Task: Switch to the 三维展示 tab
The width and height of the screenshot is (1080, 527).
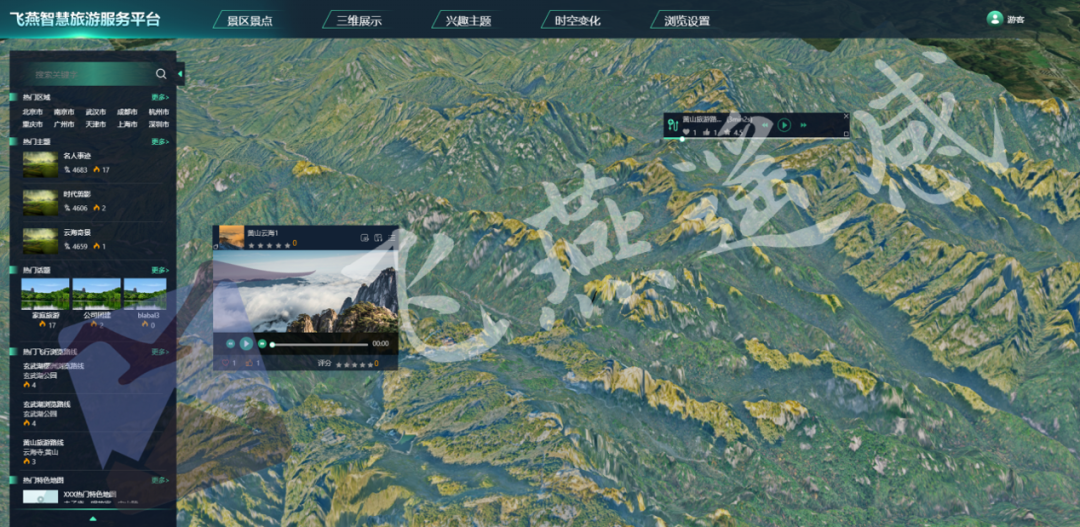Action: point(358,20)
